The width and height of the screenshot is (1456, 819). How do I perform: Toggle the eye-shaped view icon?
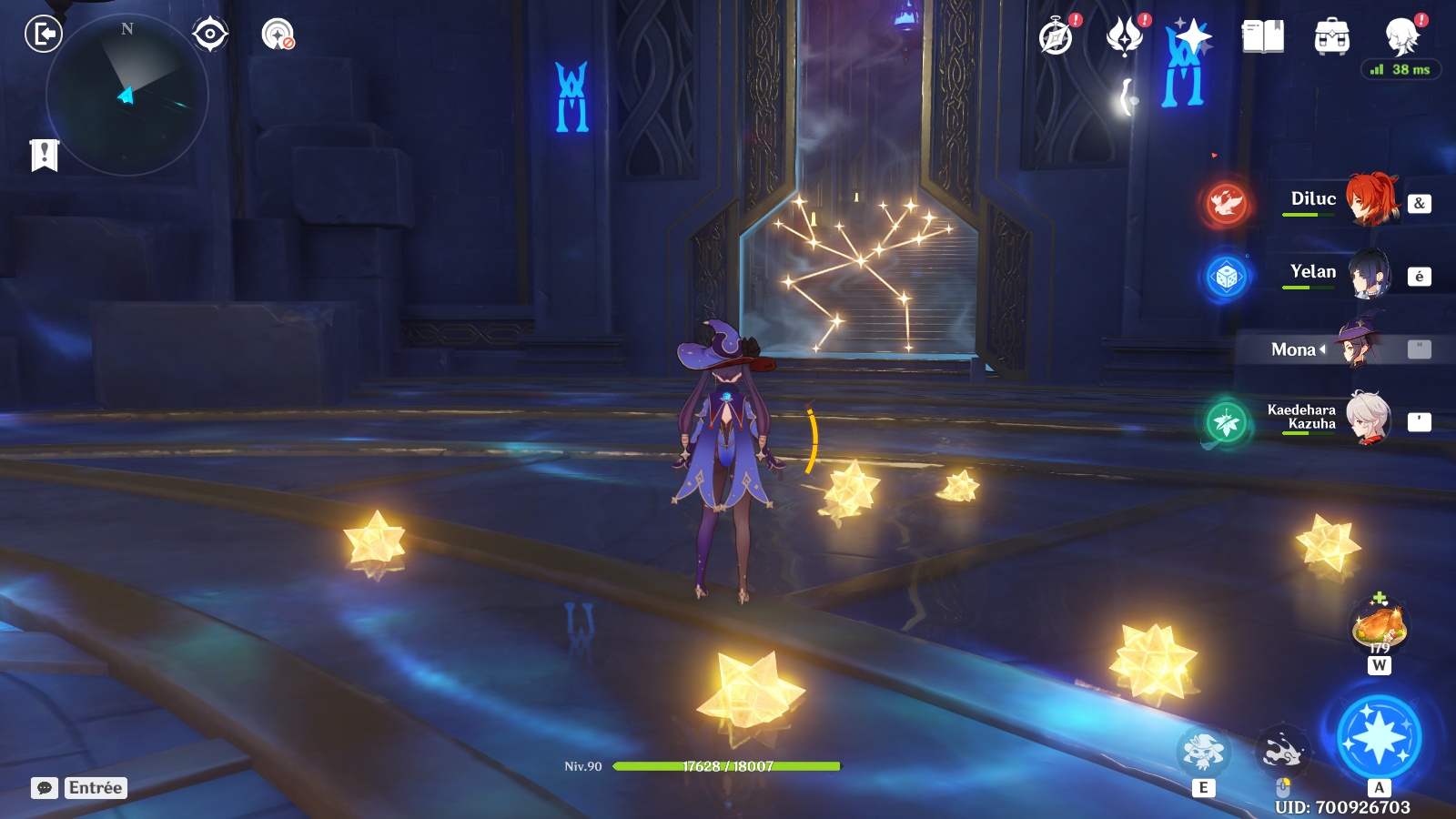coord(210,35)
